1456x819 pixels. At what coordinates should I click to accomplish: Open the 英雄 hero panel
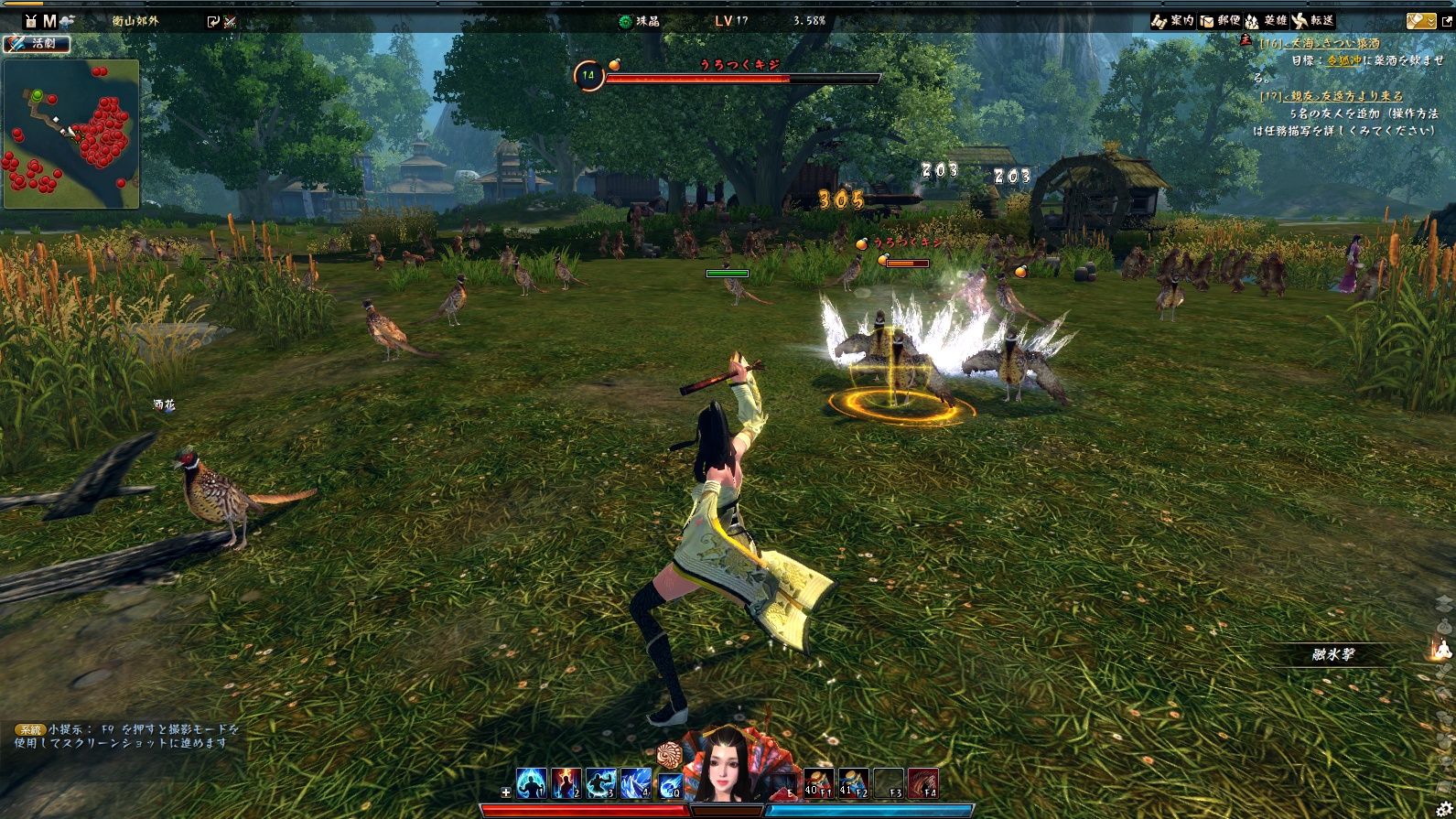coord(1266,20)
